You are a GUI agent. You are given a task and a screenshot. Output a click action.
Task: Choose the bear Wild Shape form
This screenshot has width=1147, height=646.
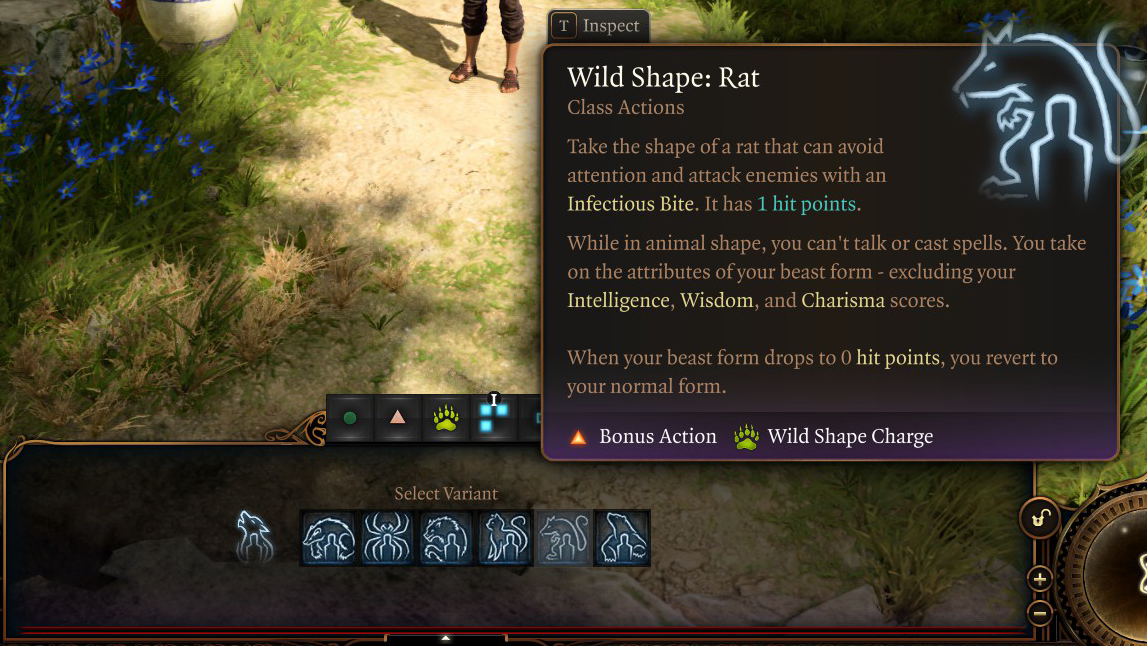tap(622, 538)
